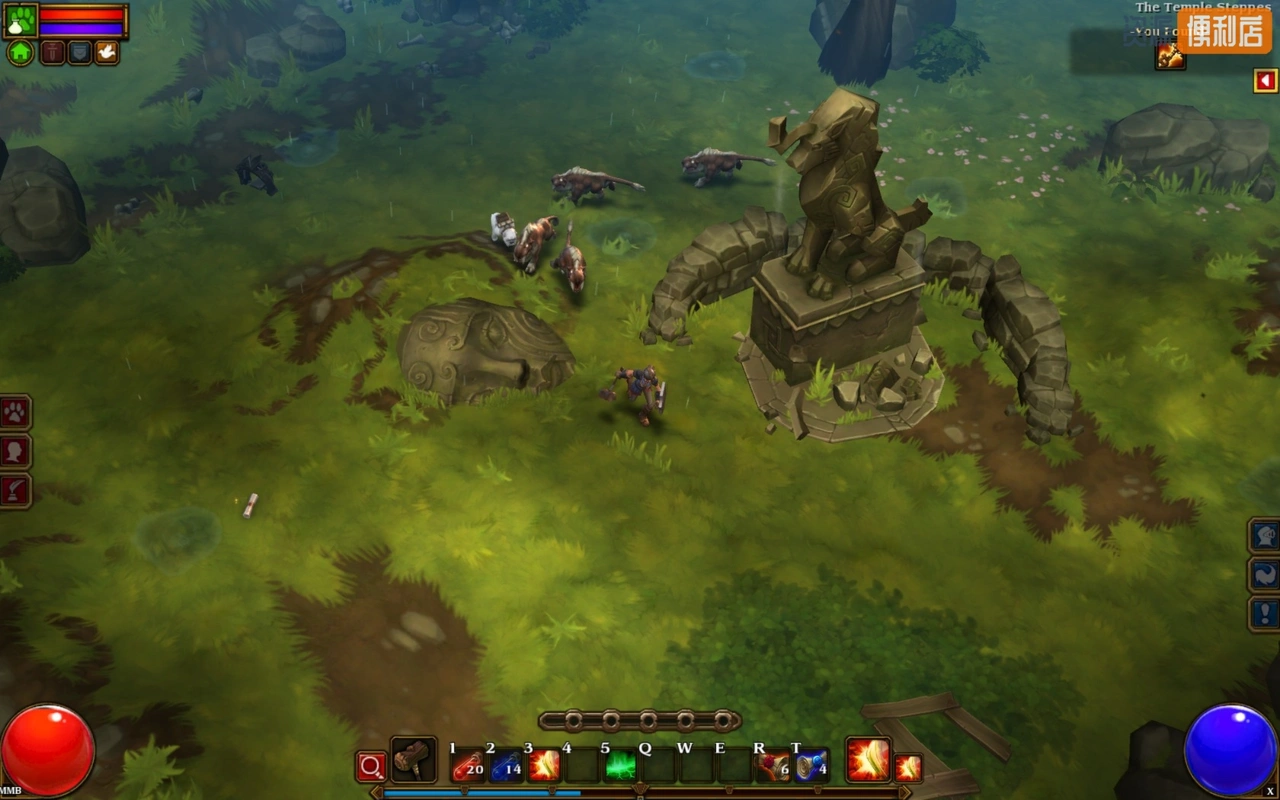Image resolution: width=1280 pixels, height=800 pixels.
Task: Open the pet portrait with paw icon
Action: pos(21,20)
